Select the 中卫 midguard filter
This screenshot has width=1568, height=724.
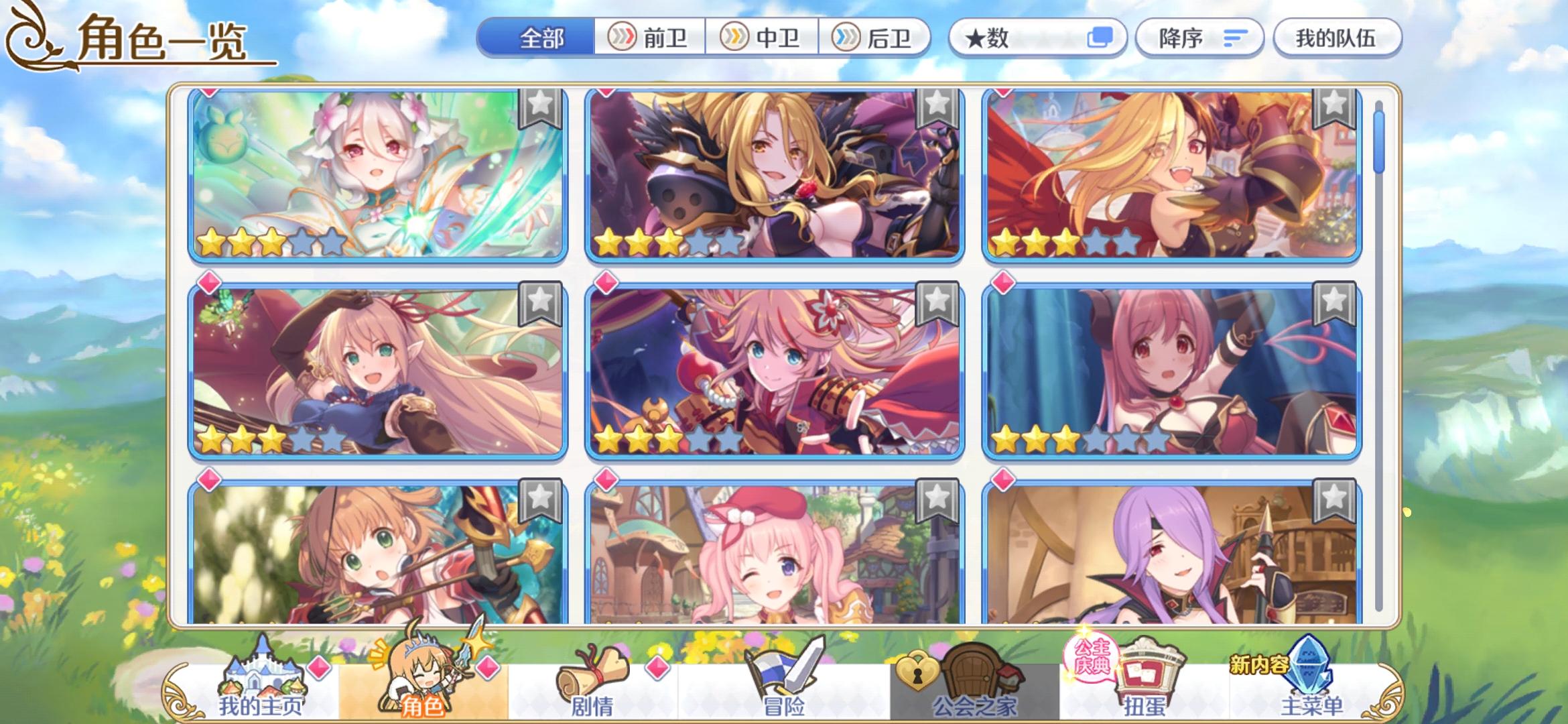(x=765, y=38)
